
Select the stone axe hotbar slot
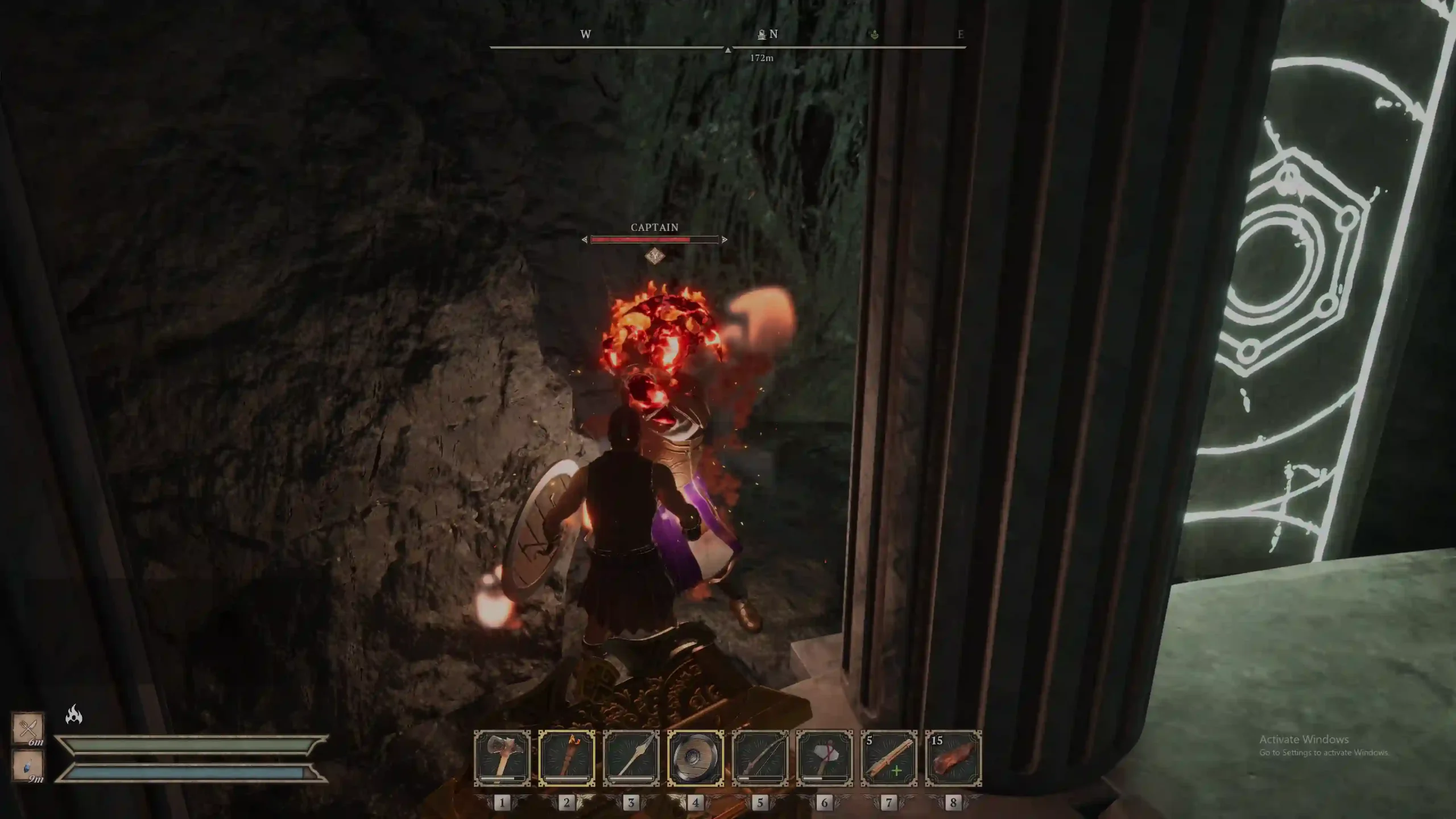(x=502, y=758)
